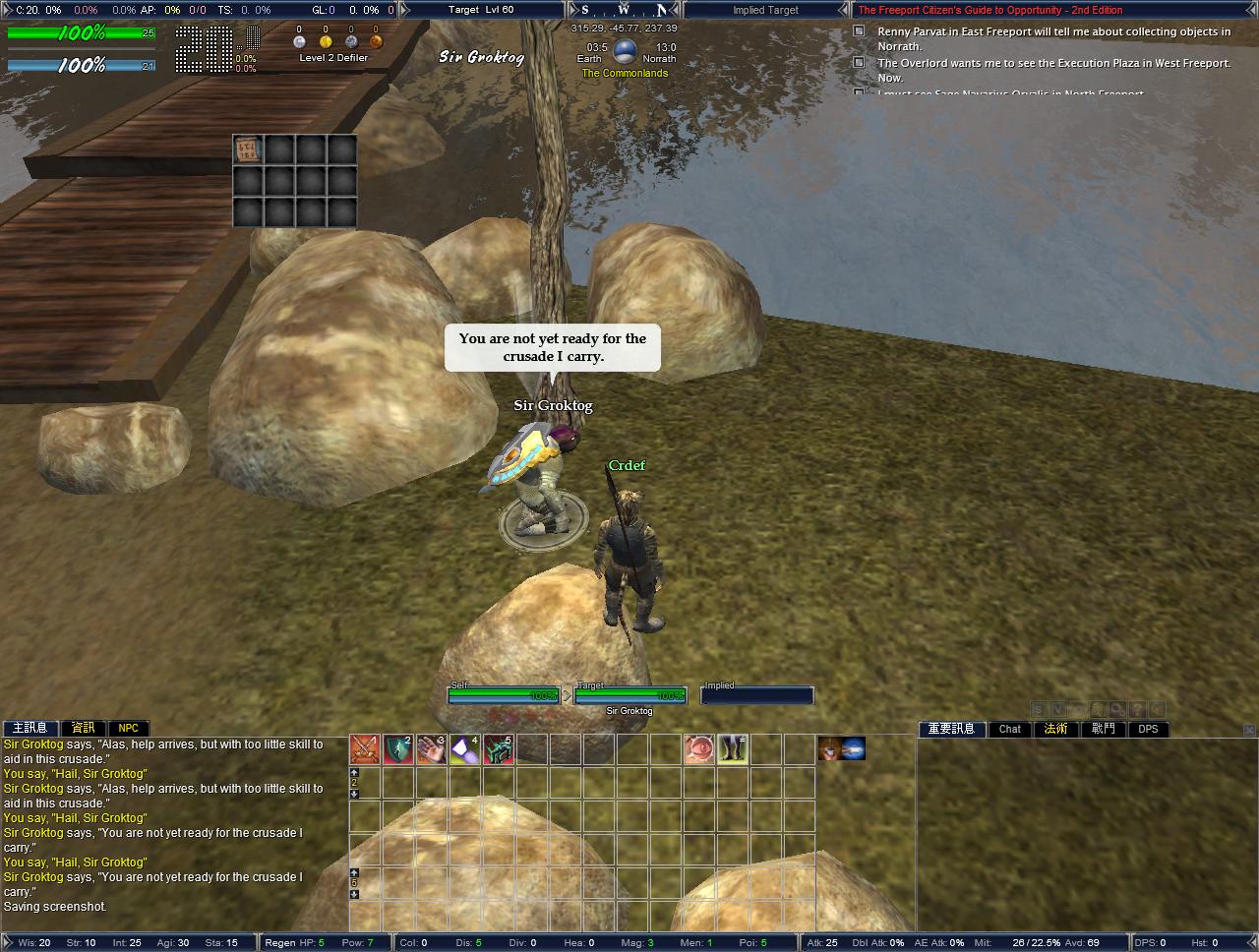Toggle the checkbox for the Execution Plaza quest step

(x=857, y=63)
